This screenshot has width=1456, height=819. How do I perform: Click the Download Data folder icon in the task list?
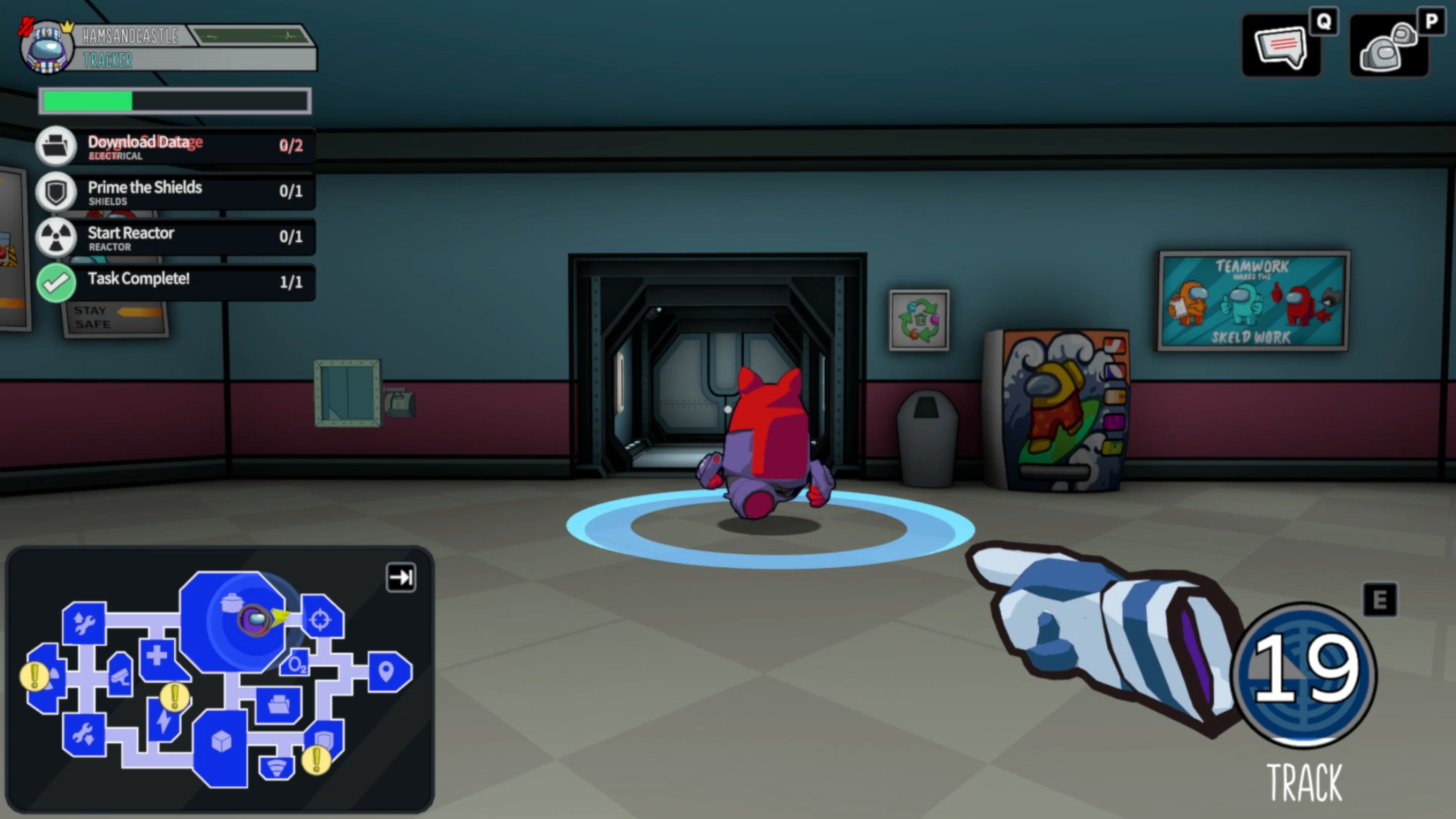[56, 146]
